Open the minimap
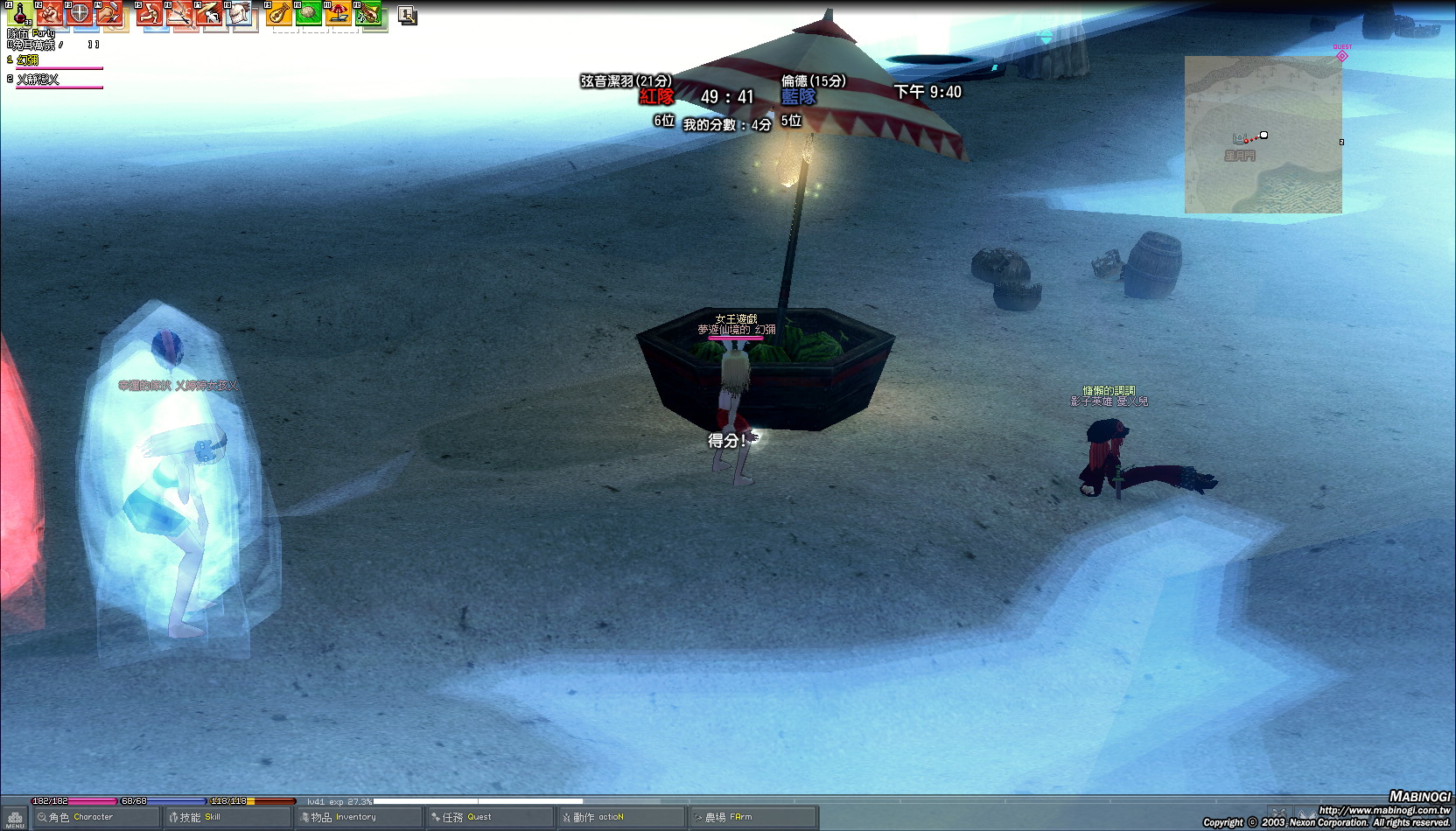Image resolution: width=1456 pixels, height=831 pixels. 1263,134
